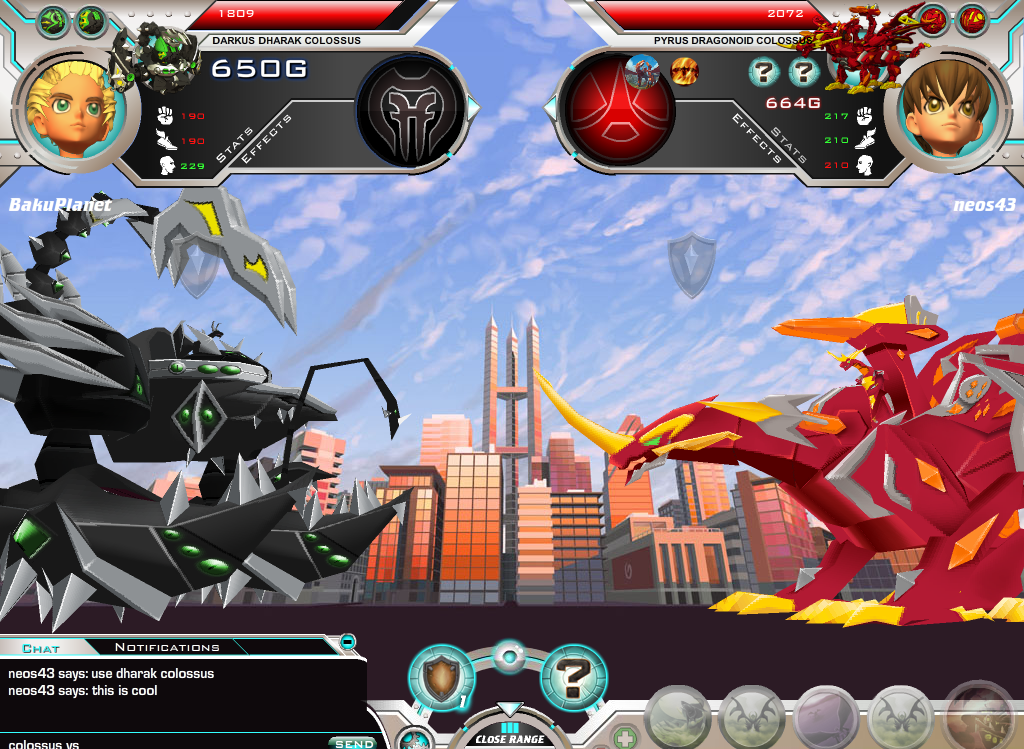Open the Chat tab
The height and width of the screenshot is (749, 1024).
coord(41,647)
